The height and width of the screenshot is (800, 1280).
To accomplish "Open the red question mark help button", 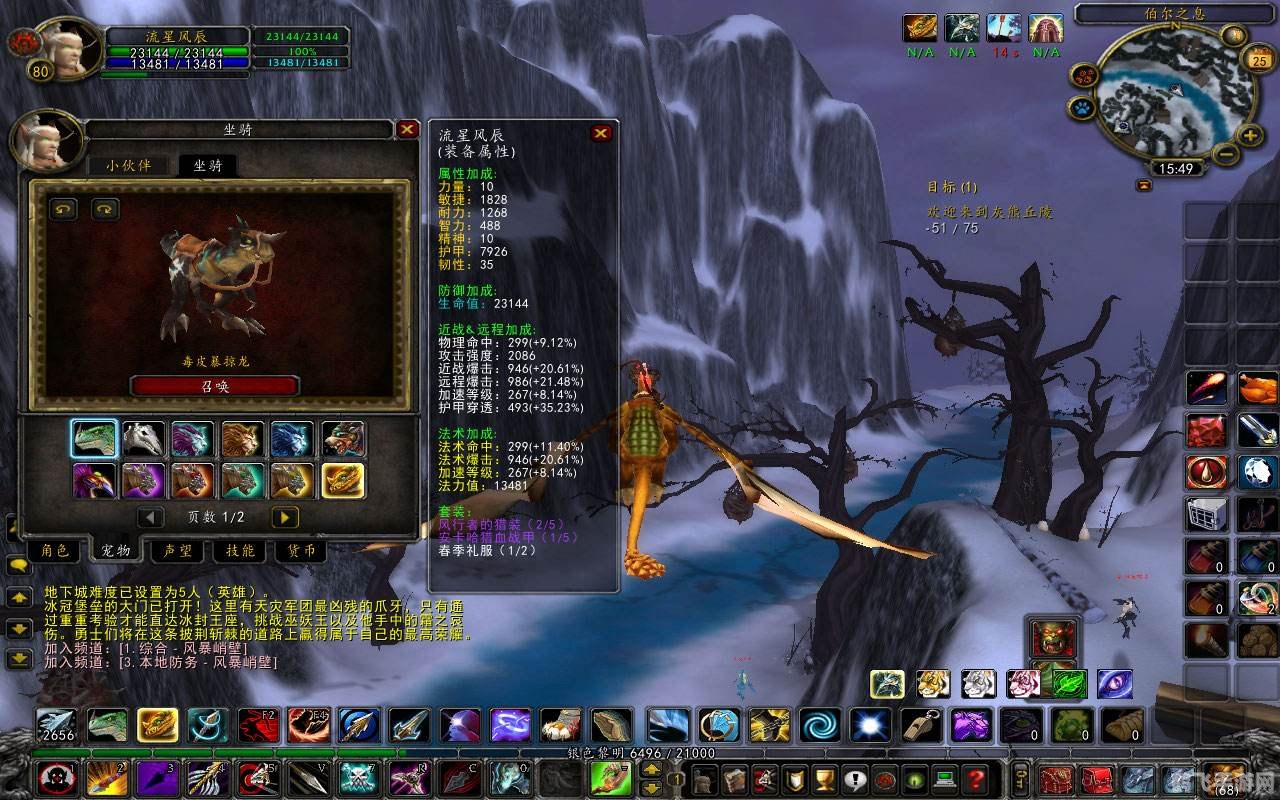I will 976,778.
